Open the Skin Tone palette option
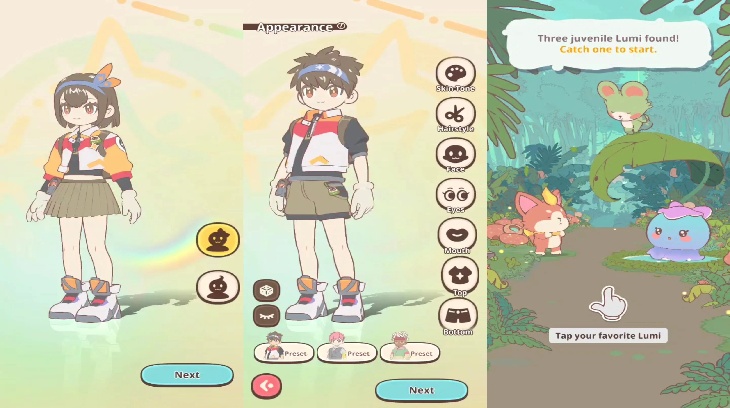 (x=455, y=73)
